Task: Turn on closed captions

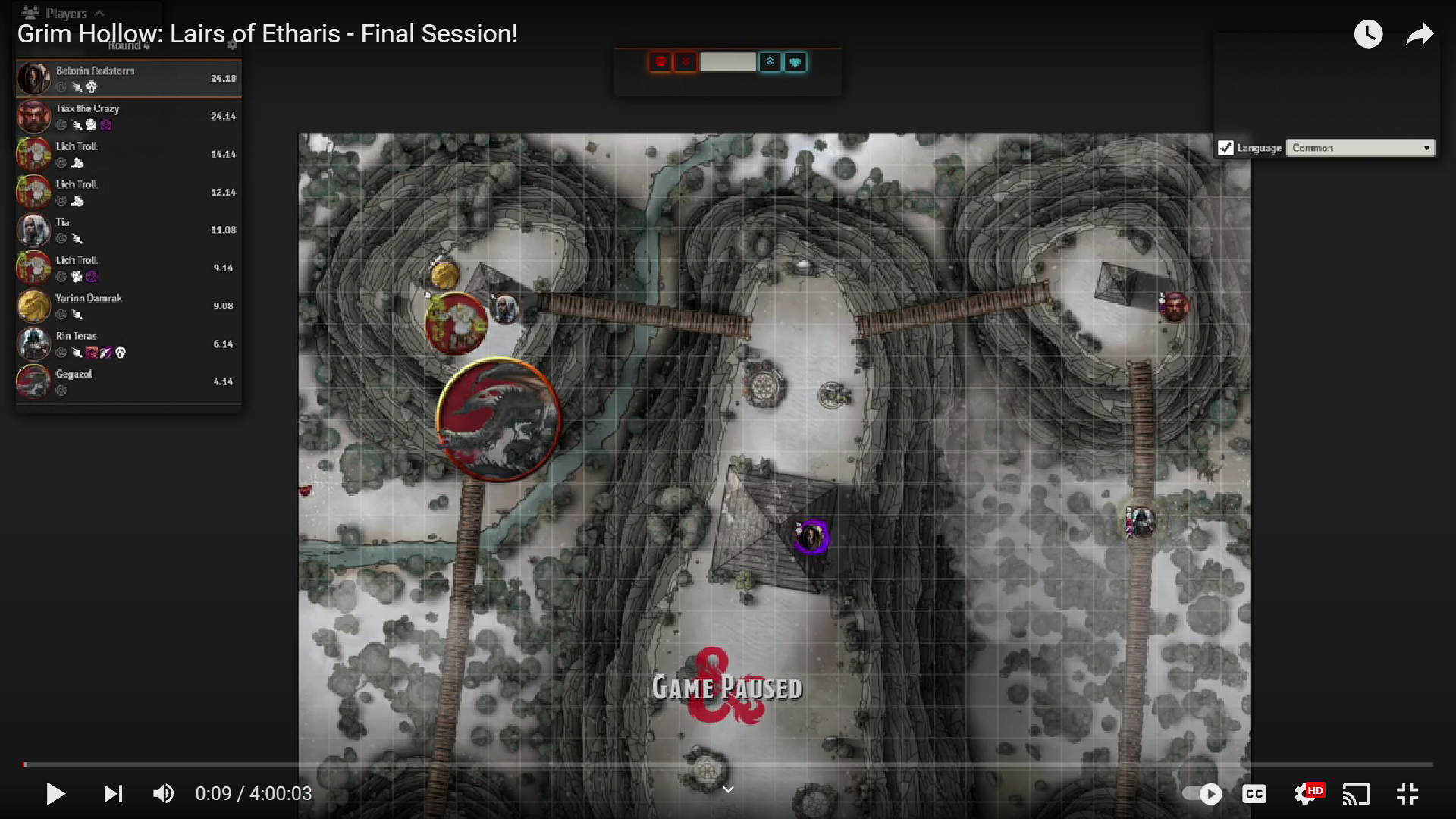Action: coord(1254,794)
